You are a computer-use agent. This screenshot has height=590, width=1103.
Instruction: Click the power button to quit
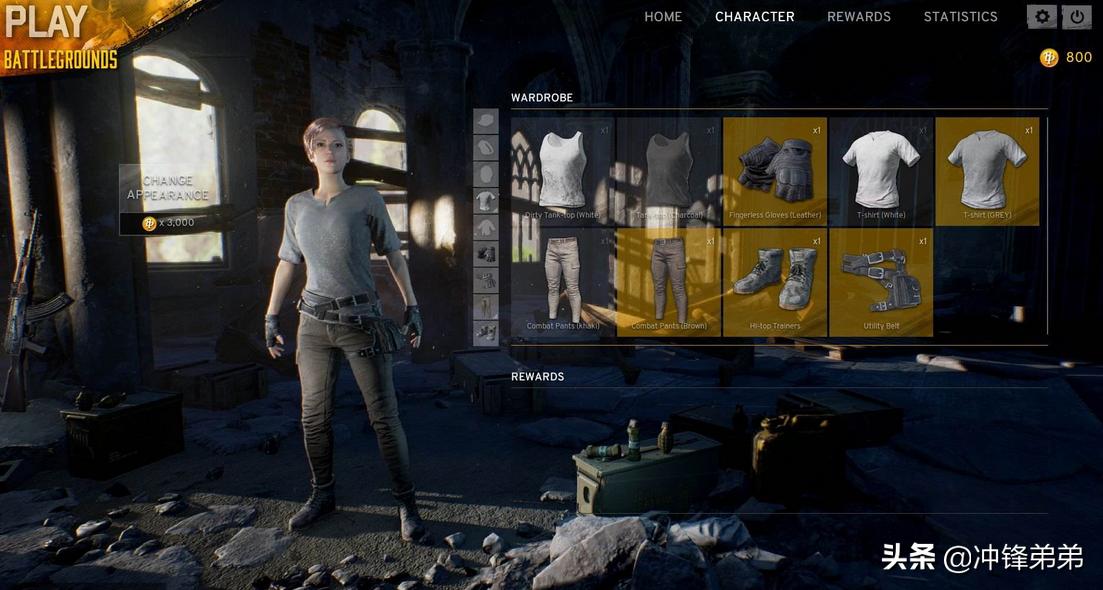(1077, 16)
